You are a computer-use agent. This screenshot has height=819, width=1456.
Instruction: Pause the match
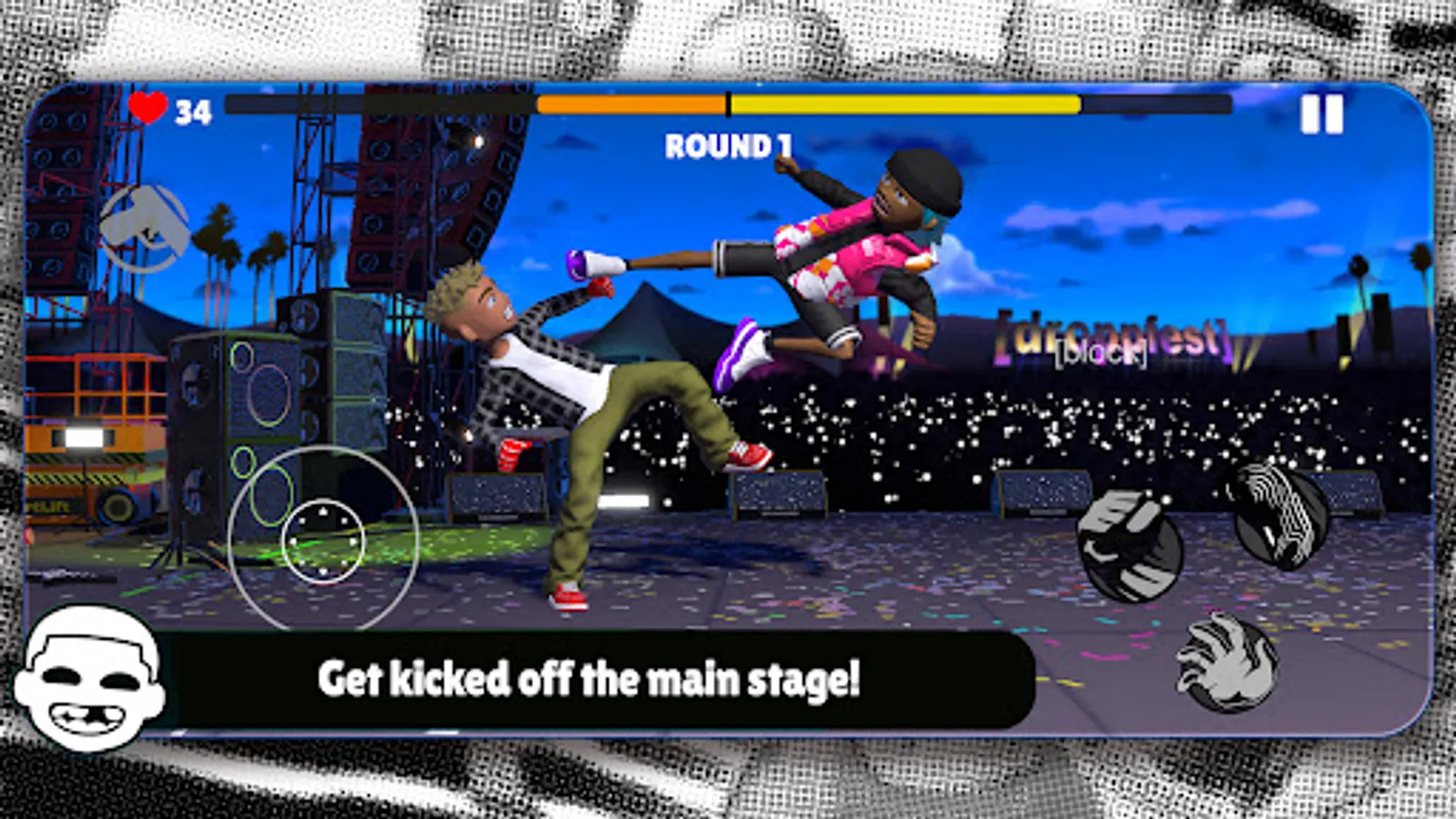[1322, 113]
